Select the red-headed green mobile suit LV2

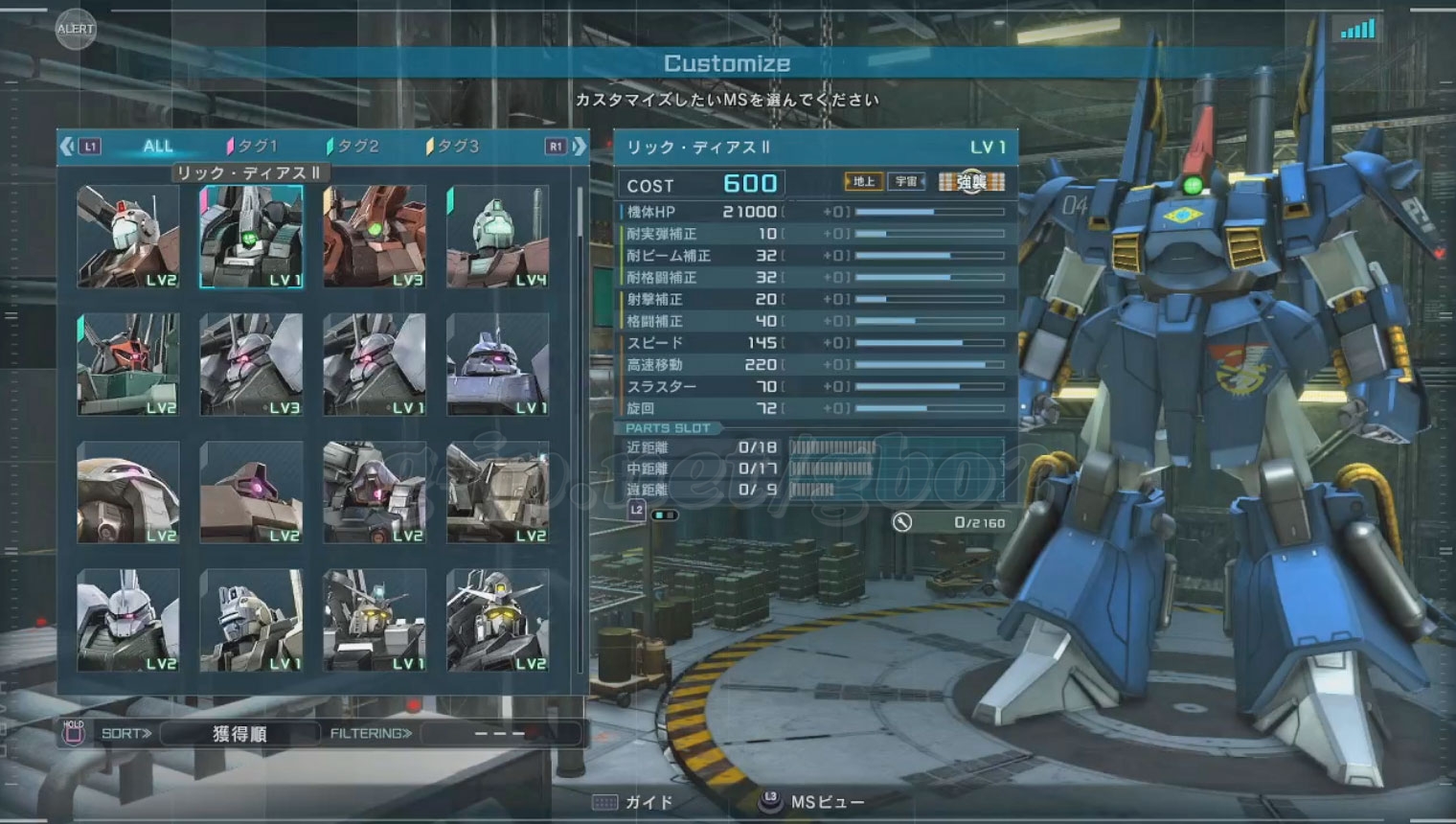tap(128, 364)
